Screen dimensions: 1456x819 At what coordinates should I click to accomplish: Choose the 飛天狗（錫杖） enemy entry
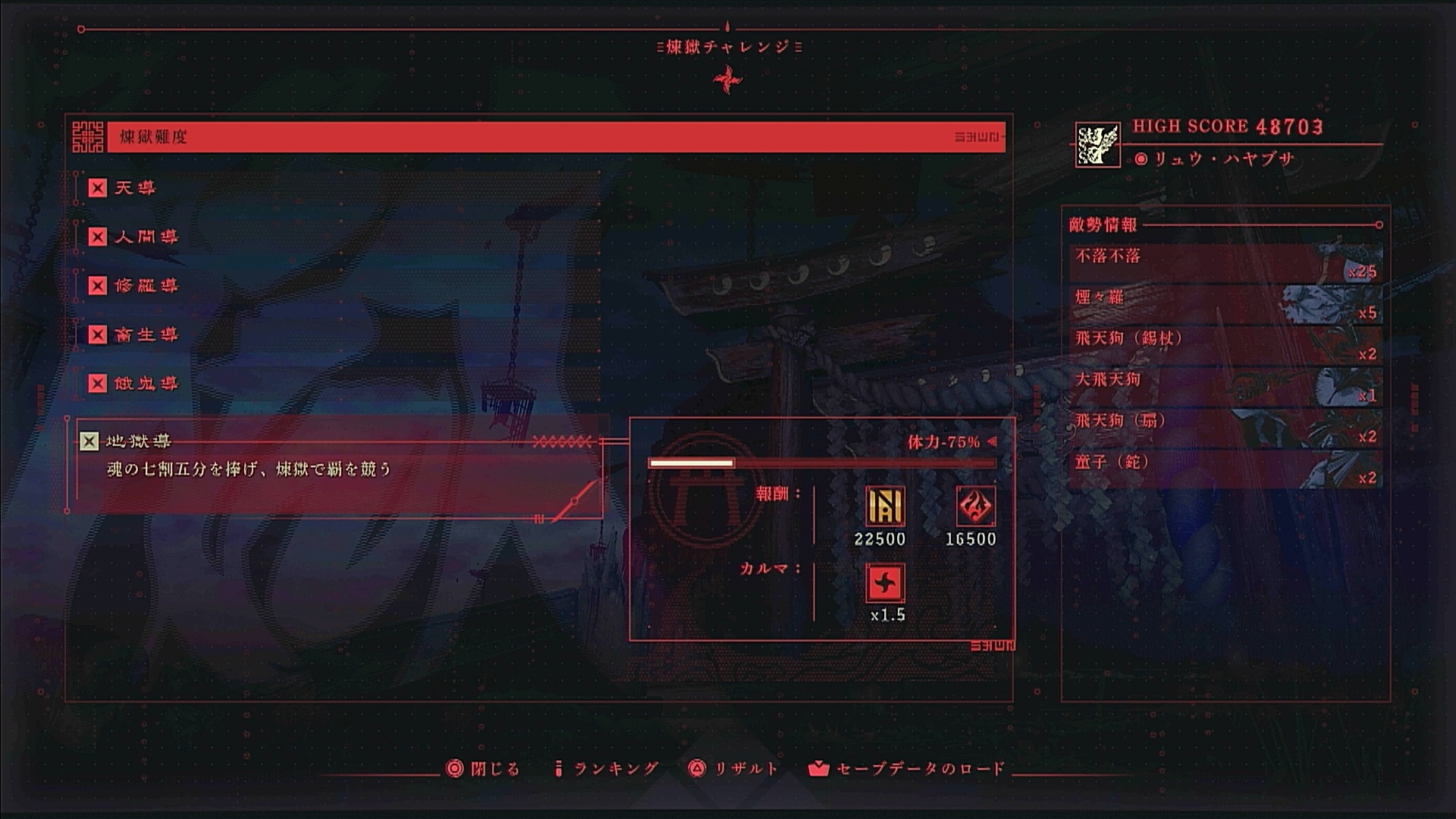click(x=1225, y=345)
